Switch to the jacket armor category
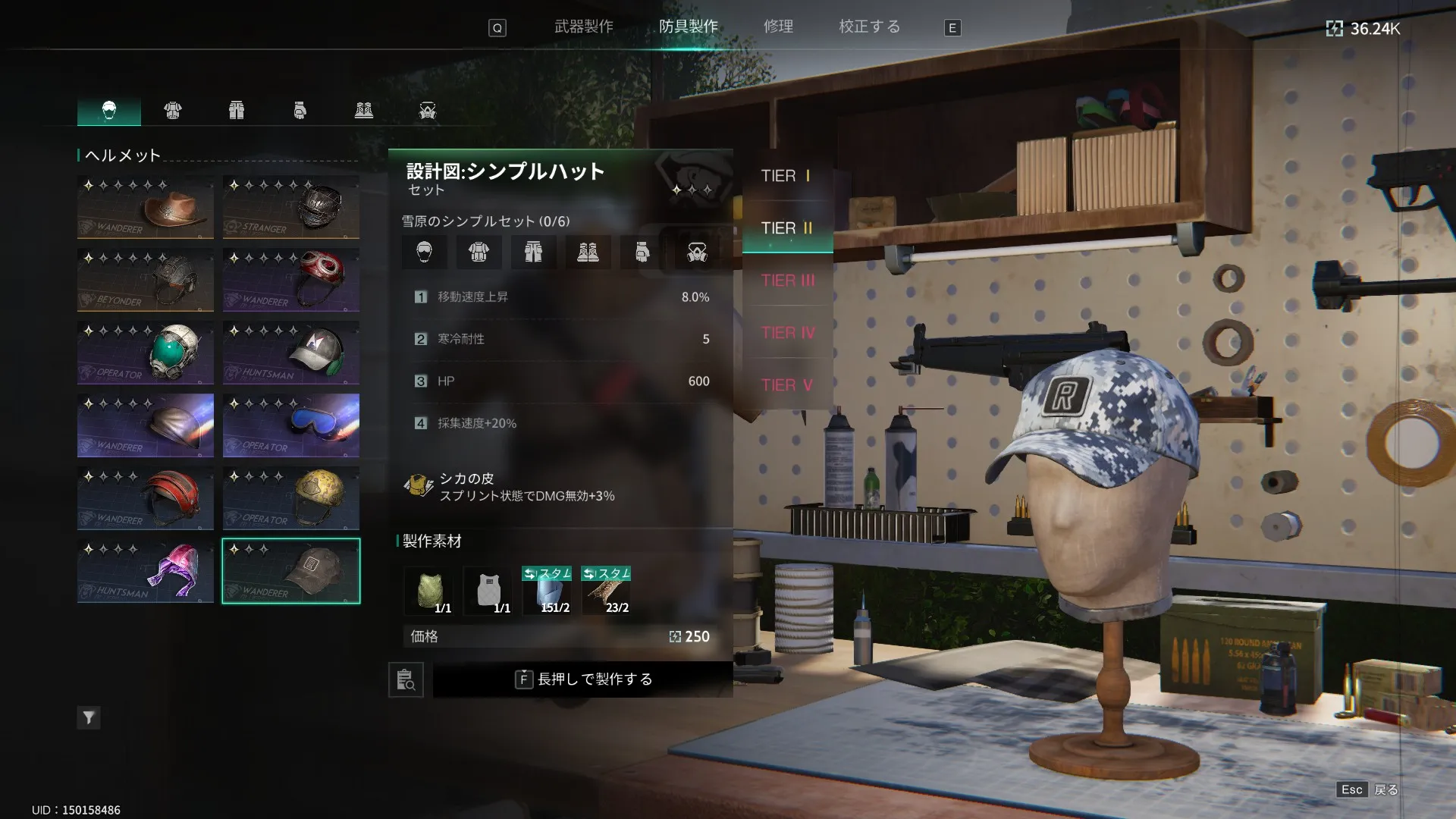Screen dimensions: 1456x819 point(173,111)
